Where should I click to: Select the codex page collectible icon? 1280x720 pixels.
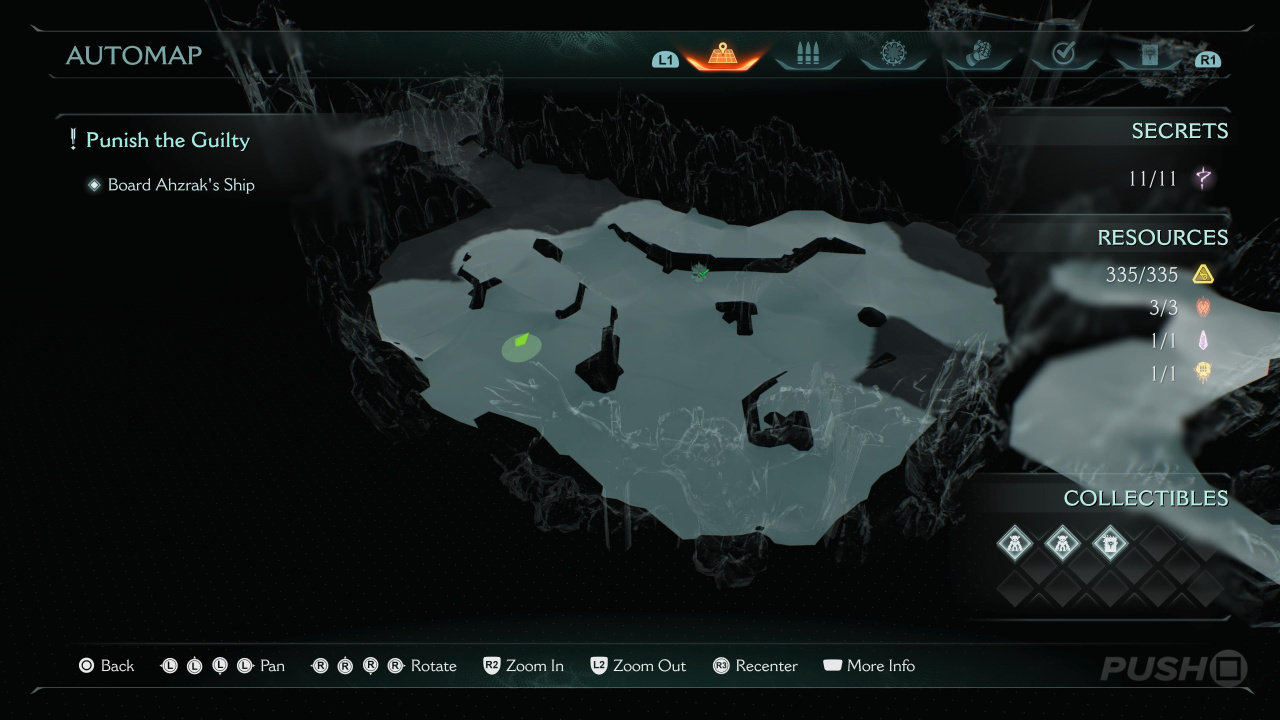coord(1109,544)
